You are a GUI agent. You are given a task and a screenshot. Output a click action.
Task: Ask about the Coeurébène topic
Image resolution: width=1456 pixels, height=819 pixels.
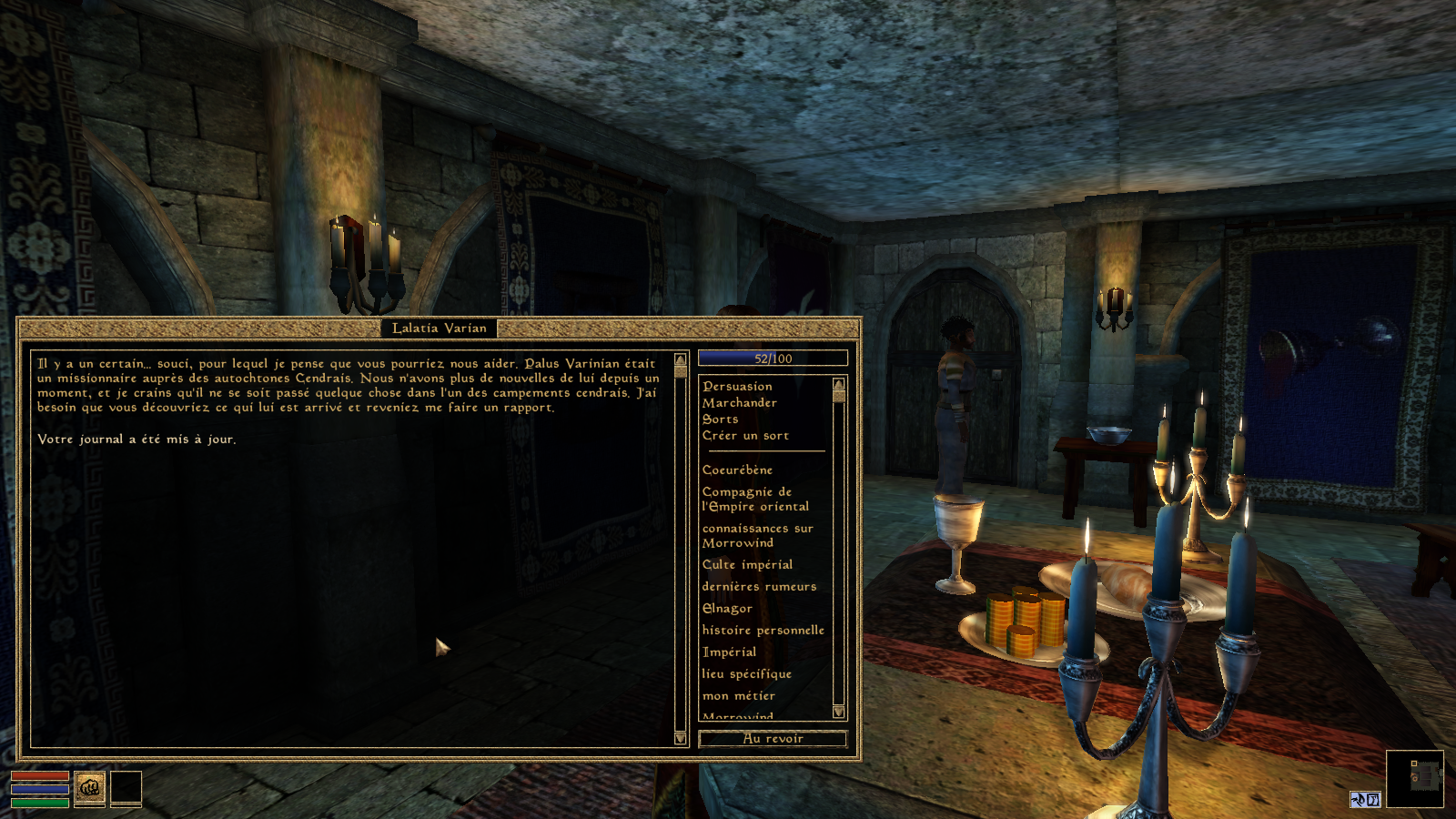tap(737, 470)
